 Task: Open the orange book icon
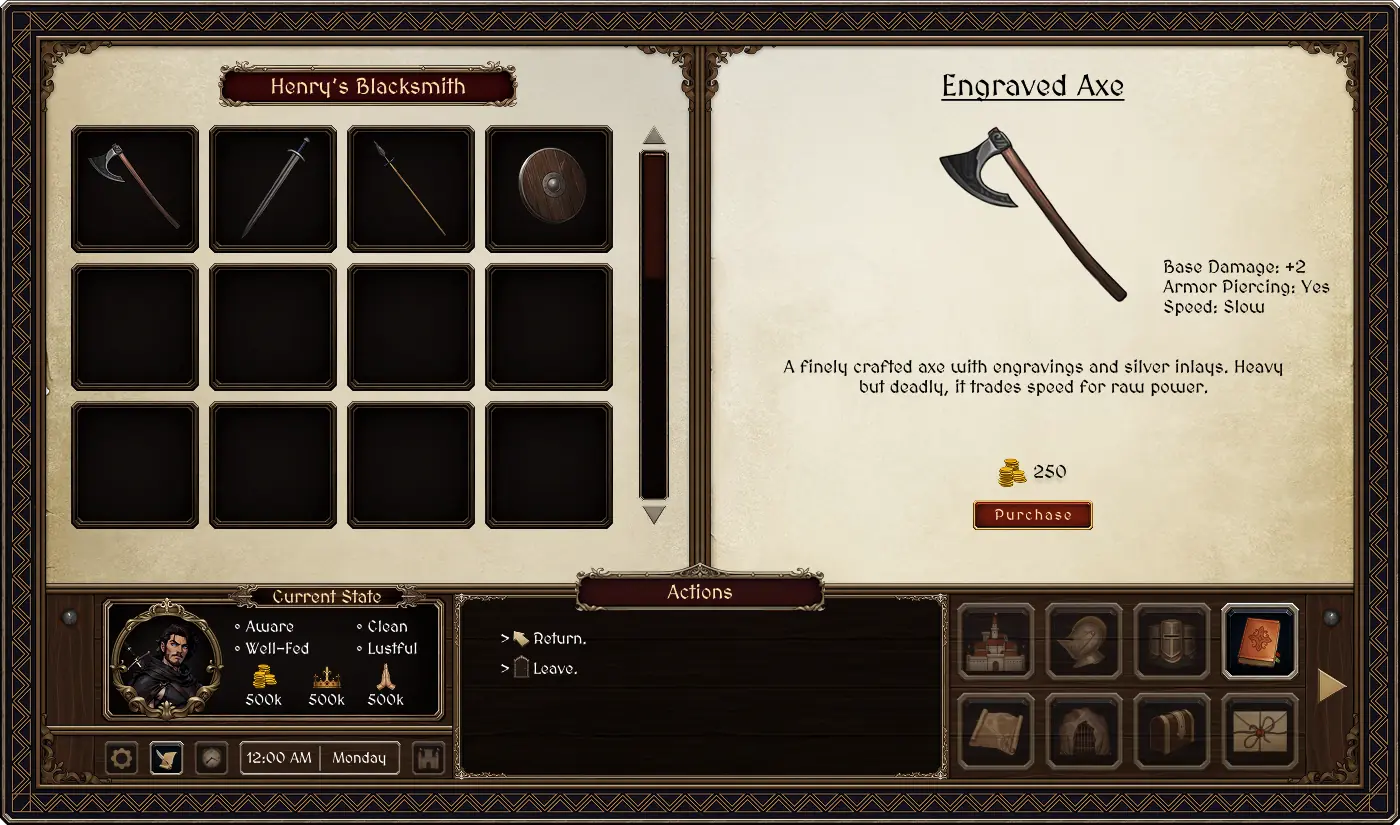pos(1260,641)
